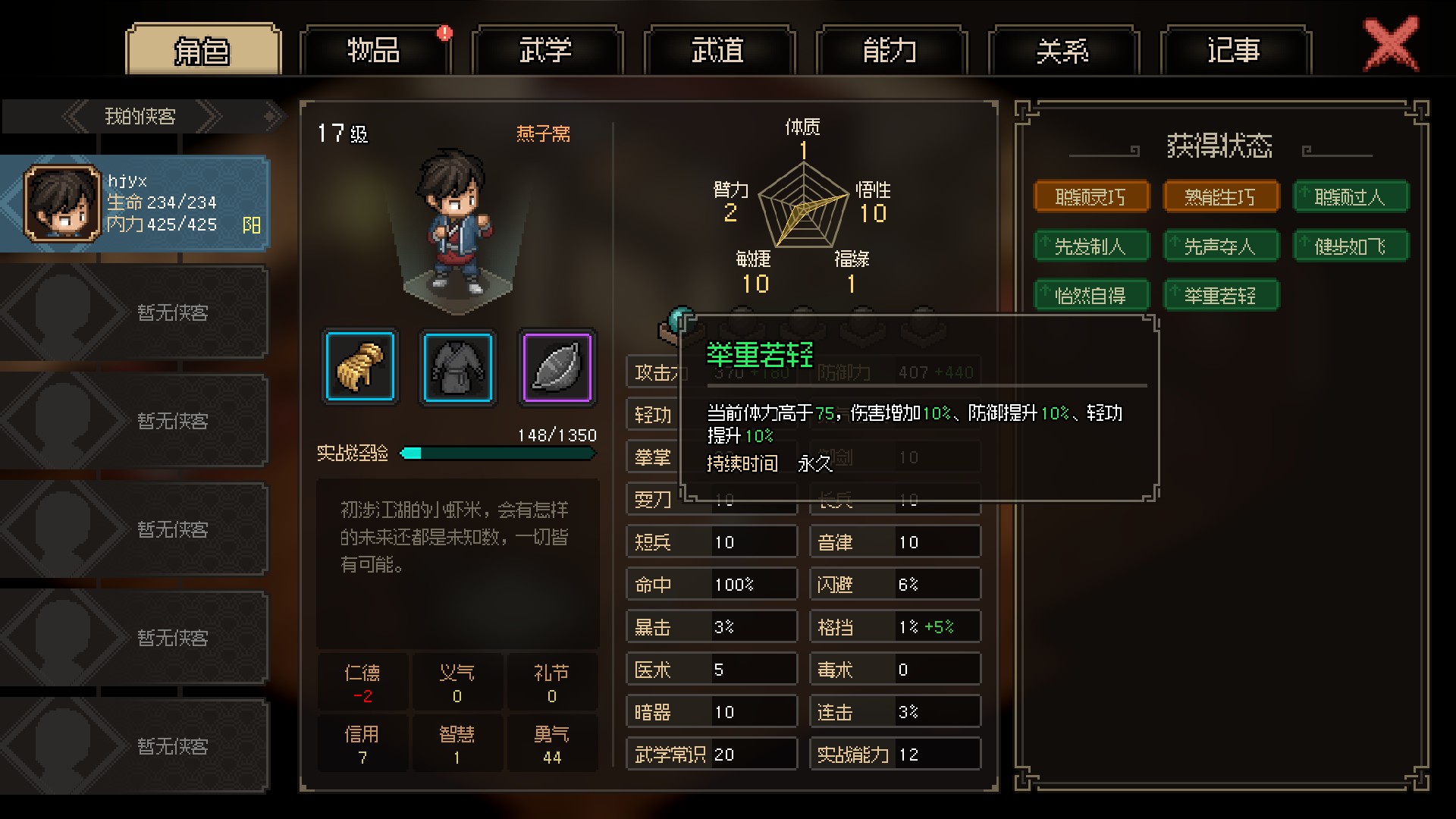Click the 实战经验 experience progress bar
This screenshot has width=1456, height=819.
pyautogui.click(x=497, y=453)
